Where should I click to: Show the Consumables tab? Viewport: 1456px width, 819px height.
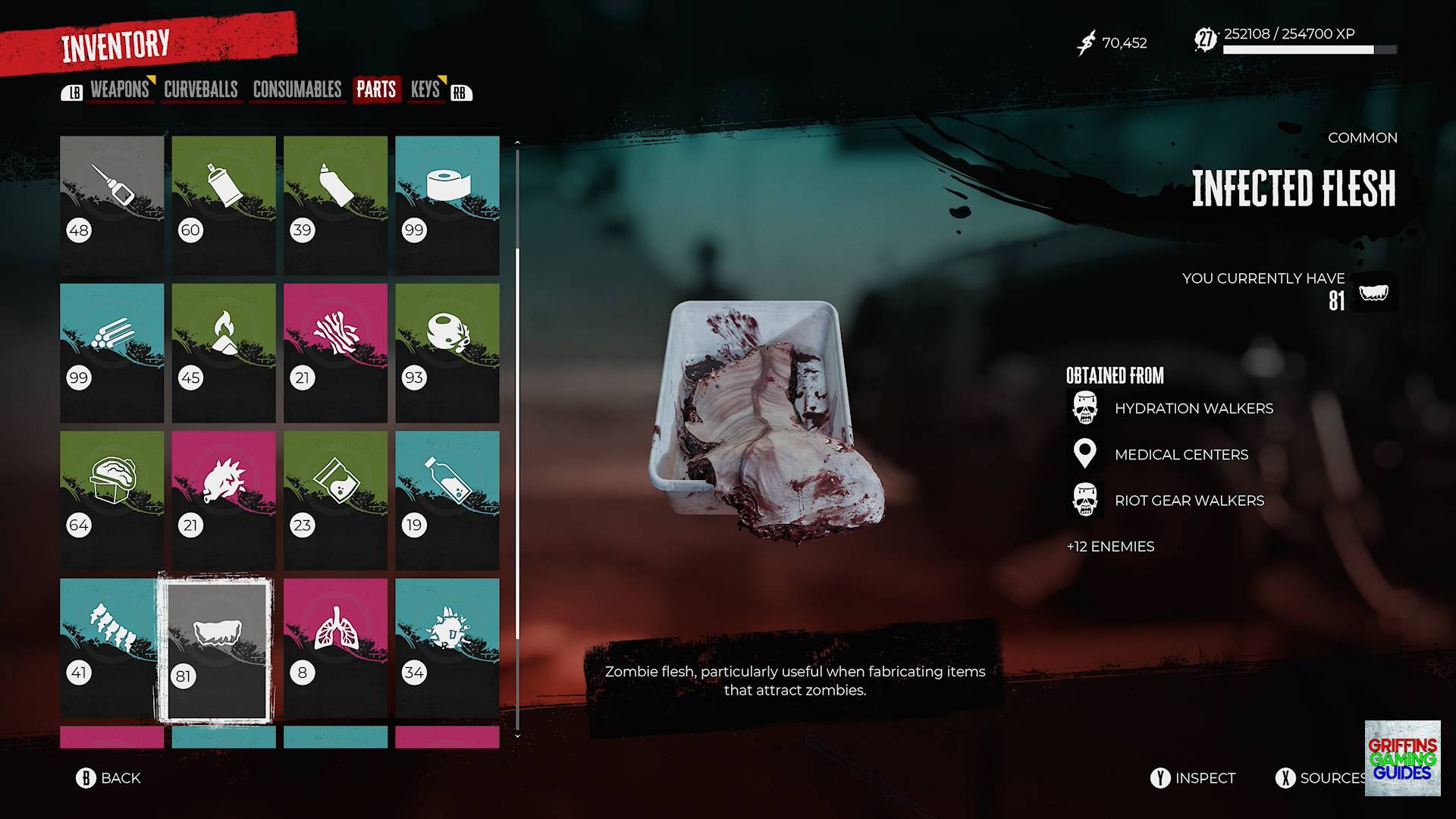(x=297, y=89)
